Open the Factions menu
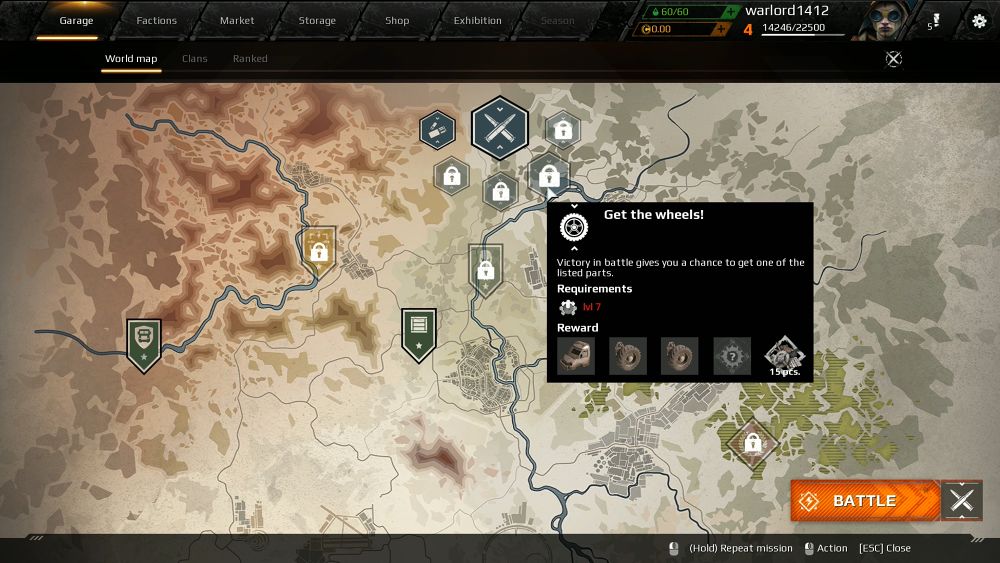The height and width of the screenshot is (563, 1000). click(156, 21)
